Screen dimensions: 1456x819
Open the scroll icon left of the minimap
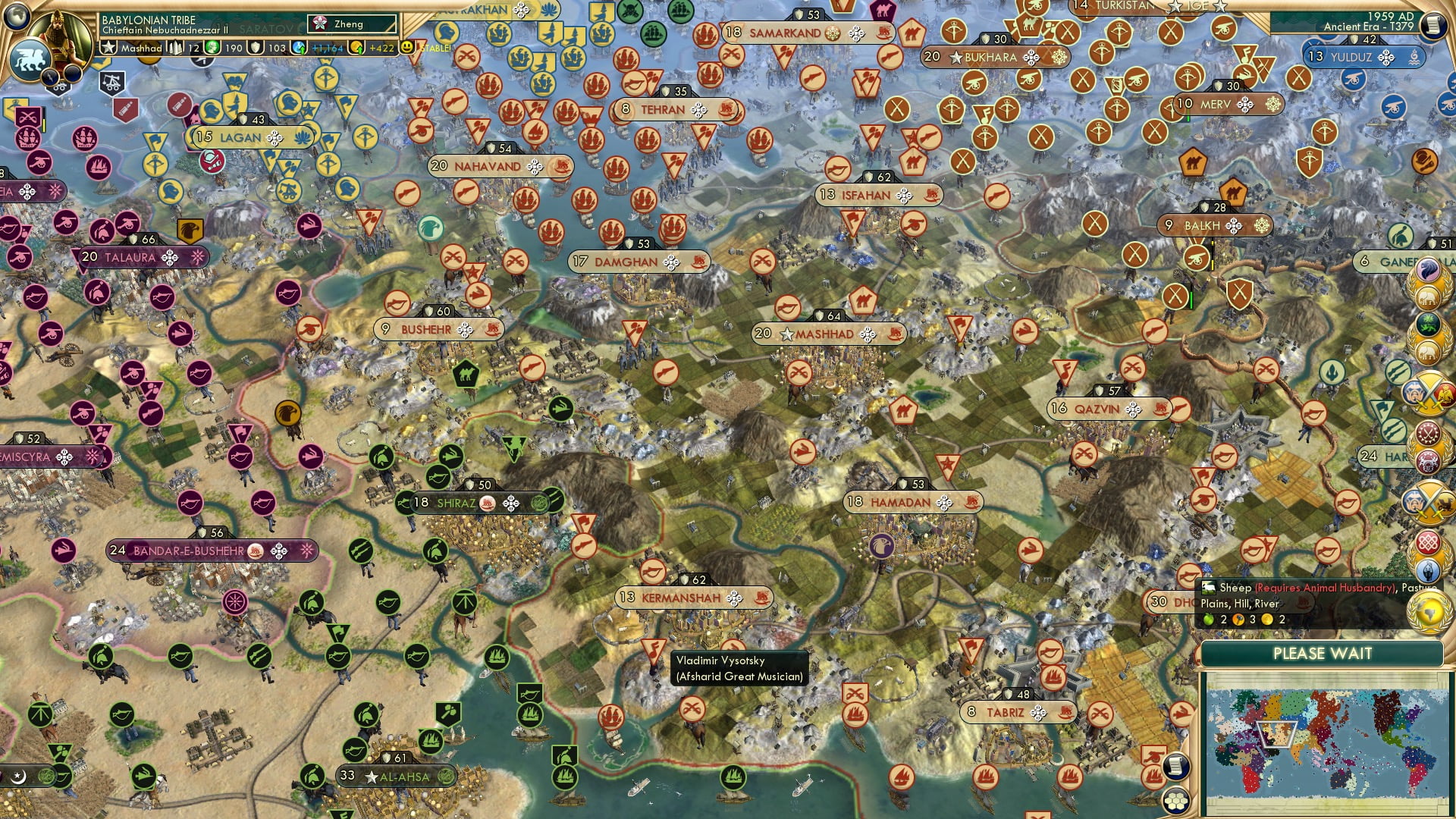tap(1175, 767)
